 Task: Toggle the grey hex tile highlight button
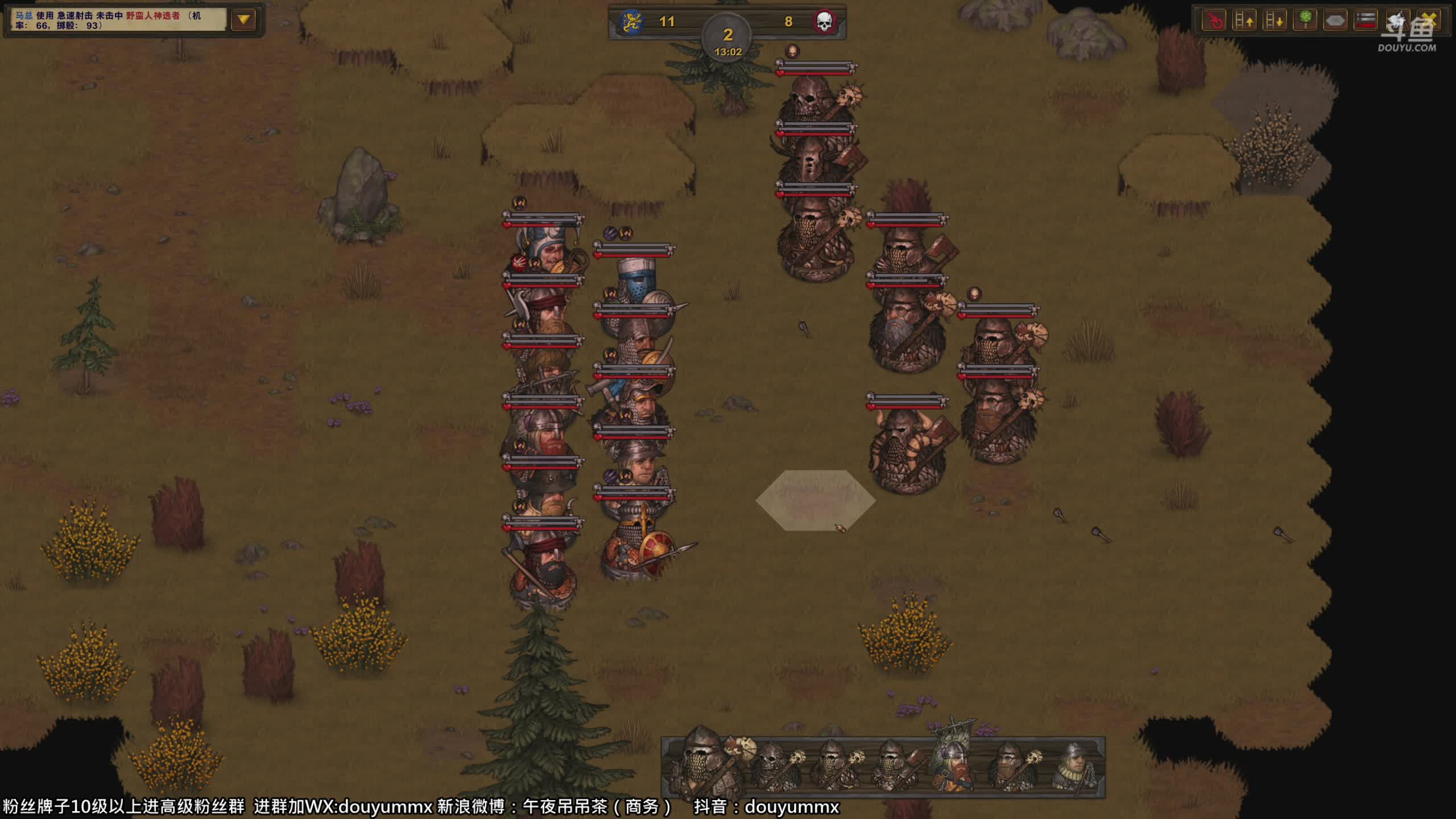coord(1335,21)
